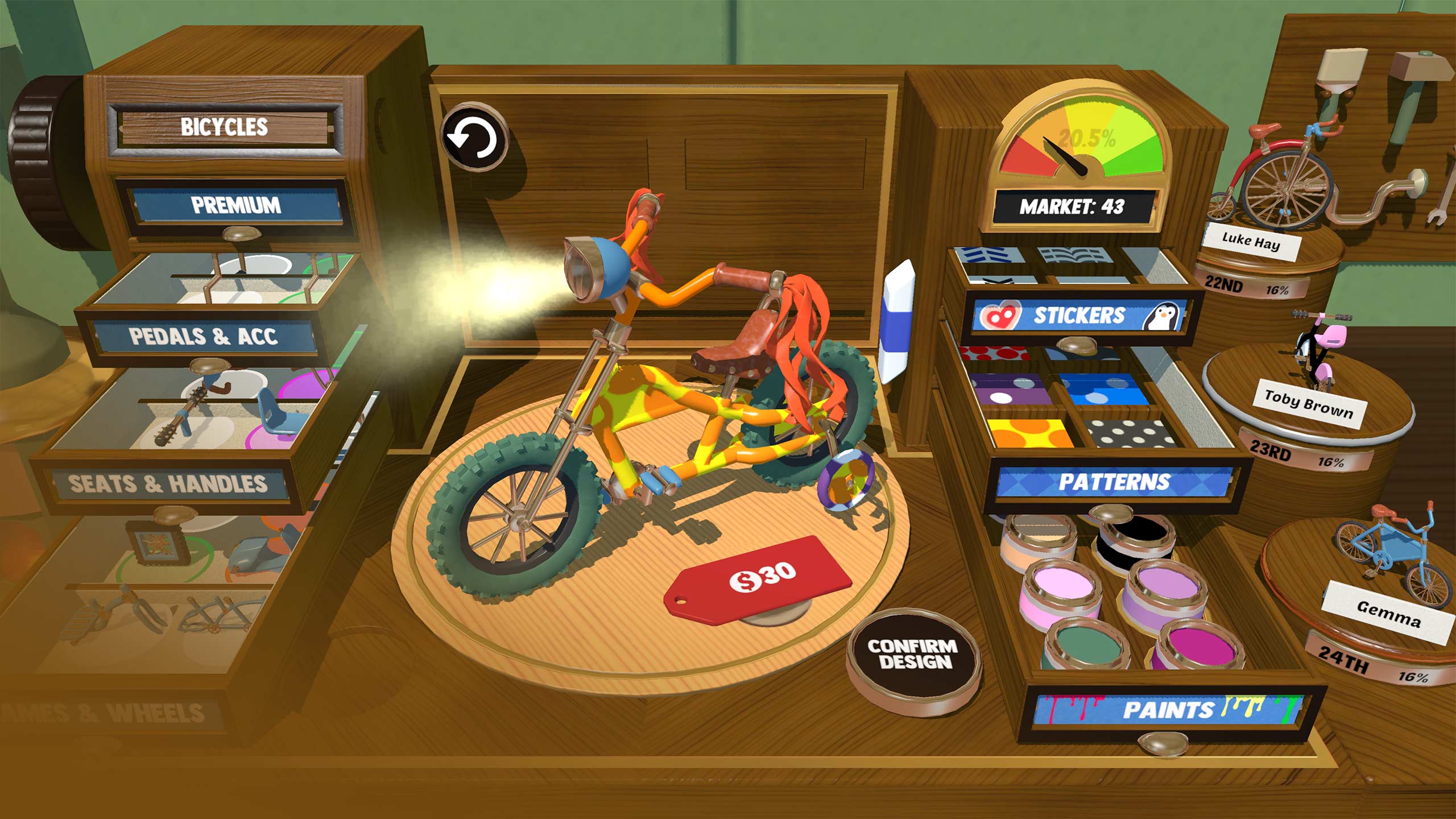Confirm the bike design

[x=914, y=654]
